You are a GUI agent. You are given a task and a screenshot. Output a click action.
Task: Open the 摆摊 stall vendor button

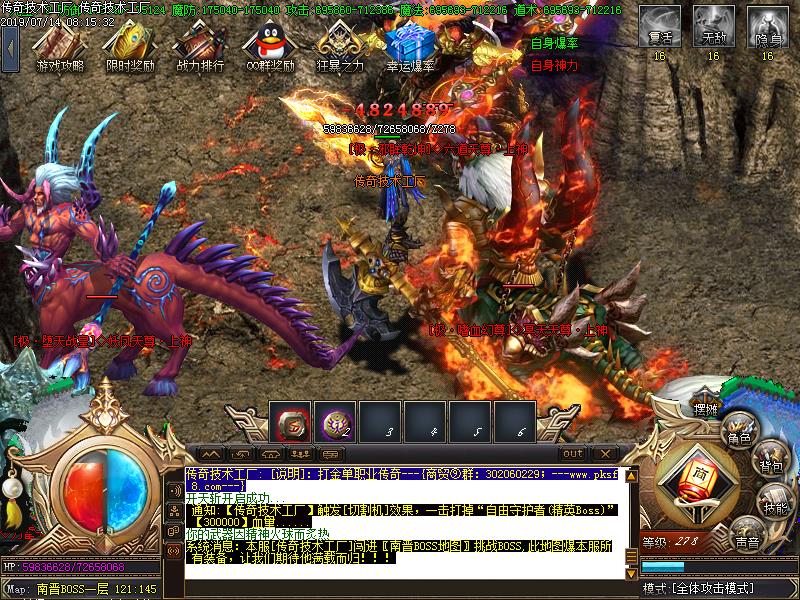tap(705, 409)
